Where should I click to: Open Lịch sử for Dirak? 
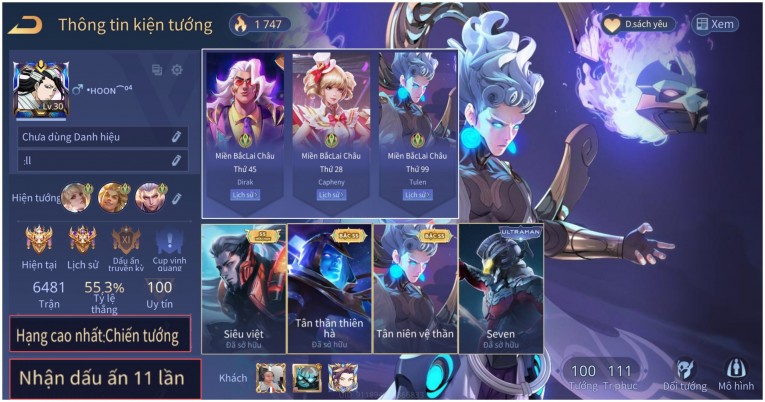click(x=244, y=196)
